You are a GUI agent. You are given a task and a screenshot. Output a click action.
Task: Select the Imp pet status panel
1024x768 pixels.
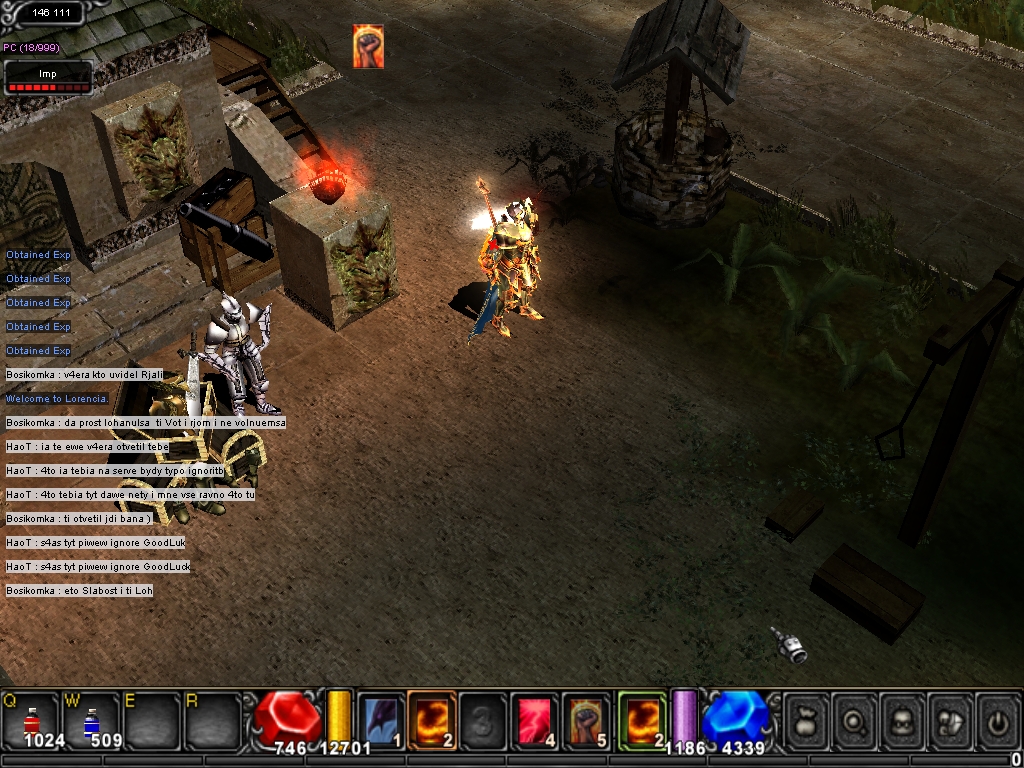pos(48,78)
